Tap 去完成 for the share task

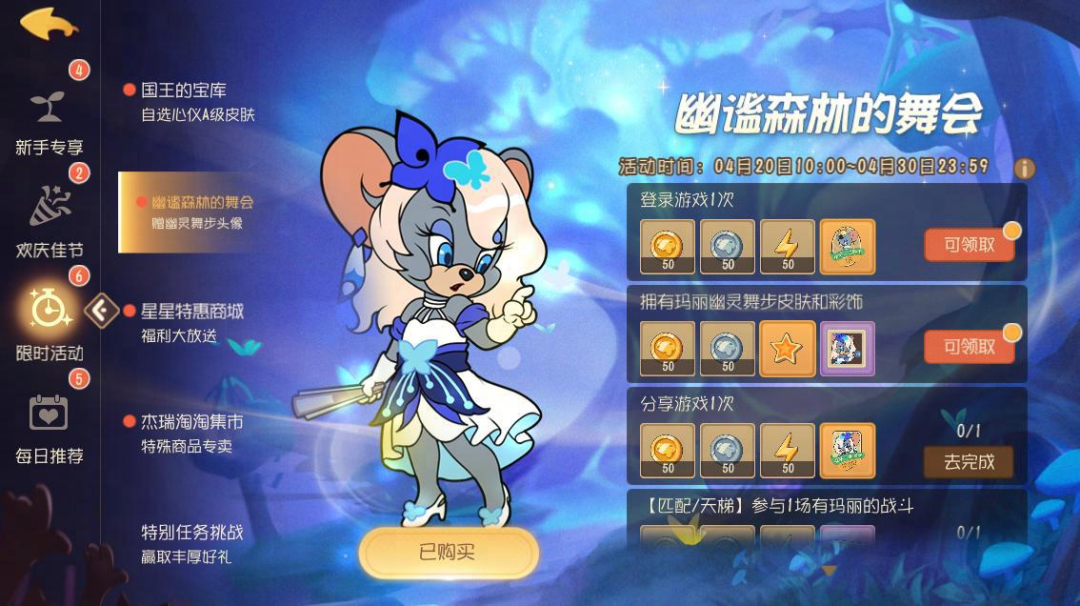[969, 462]
